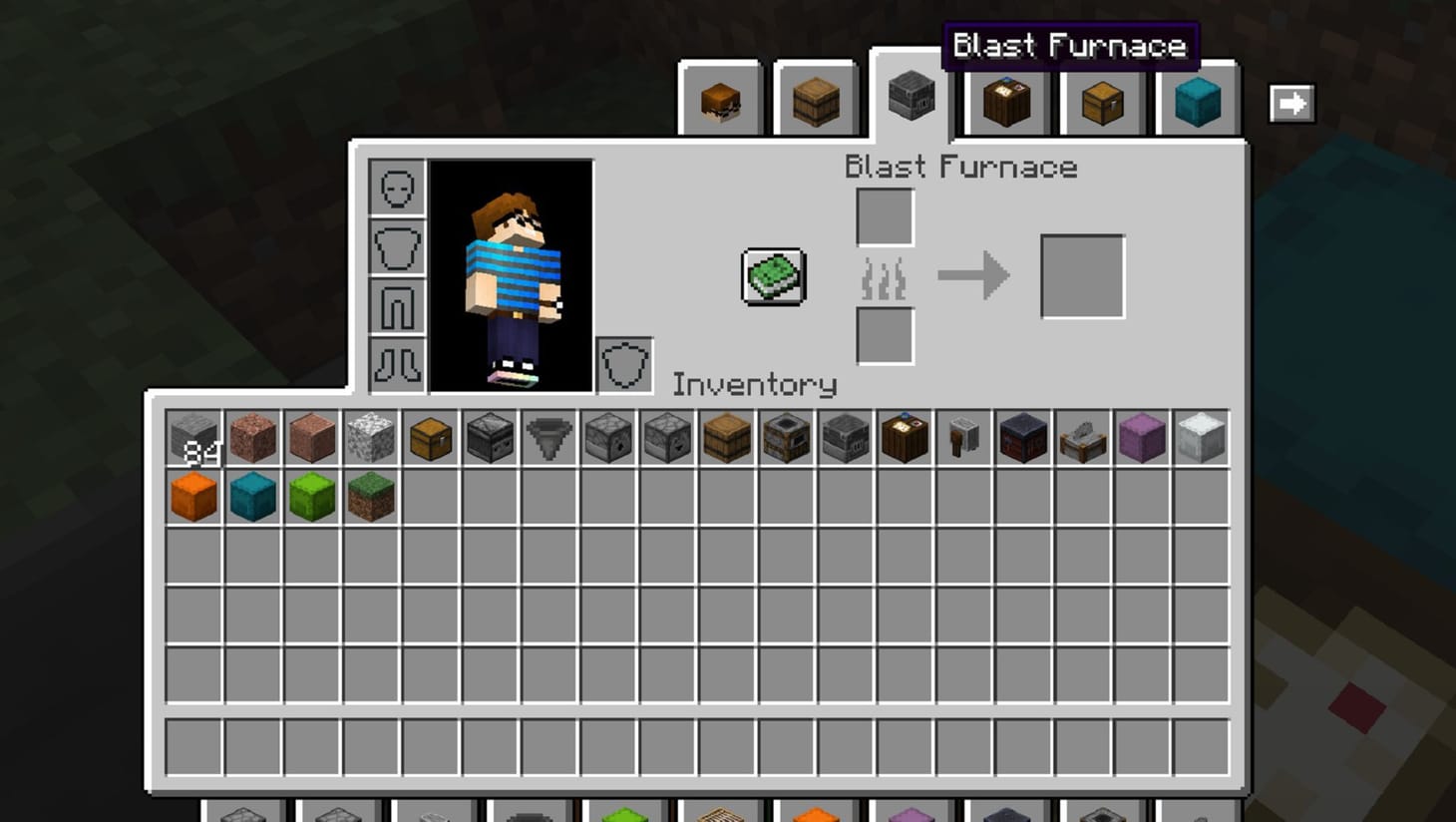Screen dimensions: 1456x822
Task: Advance to the next tab page arrow
Action: 1291,101
